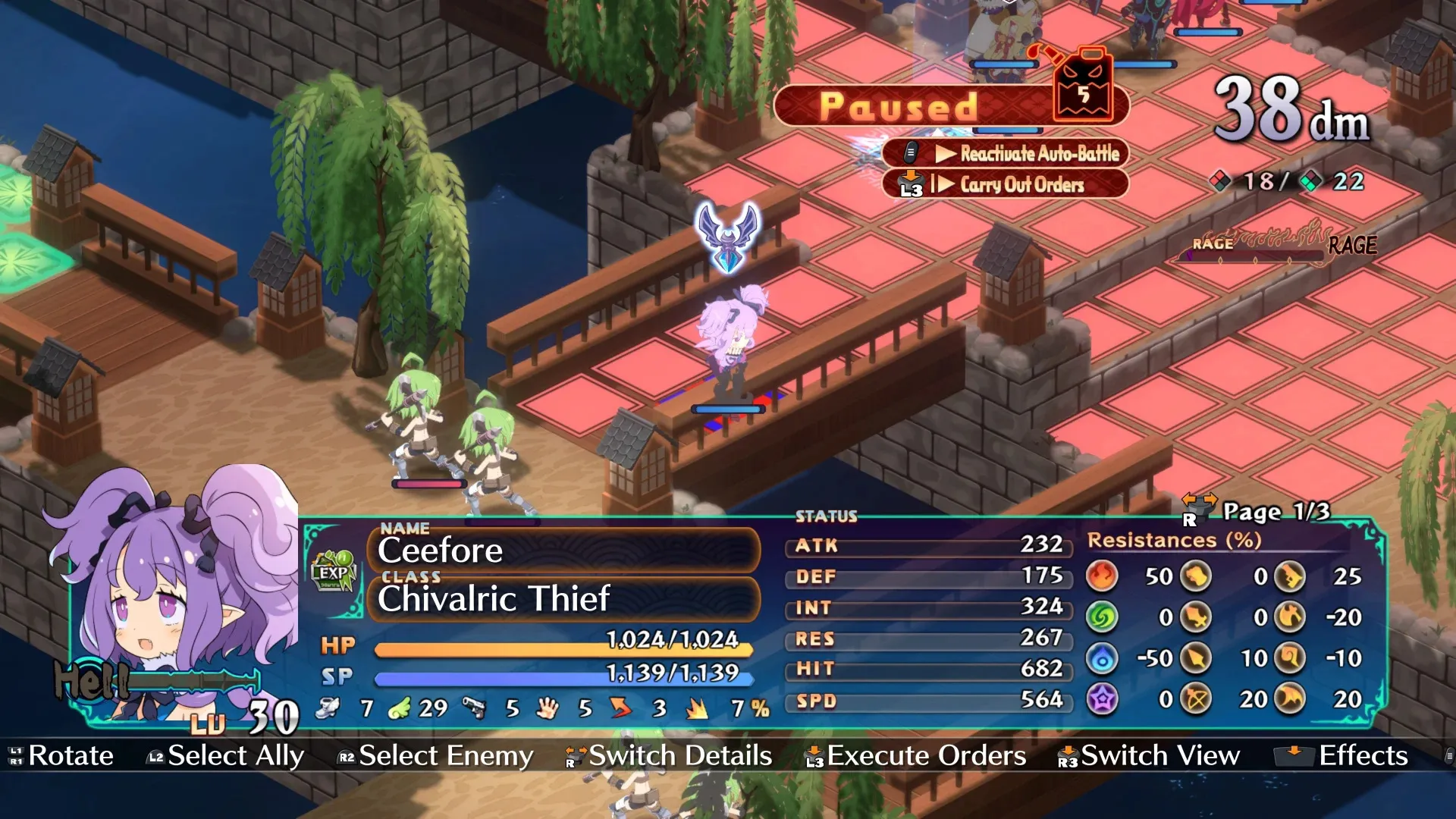Click the fire resistance icon
The width and height of the screenshot is (1456, 819).
pyautogui.click(x=1102, y=576)
